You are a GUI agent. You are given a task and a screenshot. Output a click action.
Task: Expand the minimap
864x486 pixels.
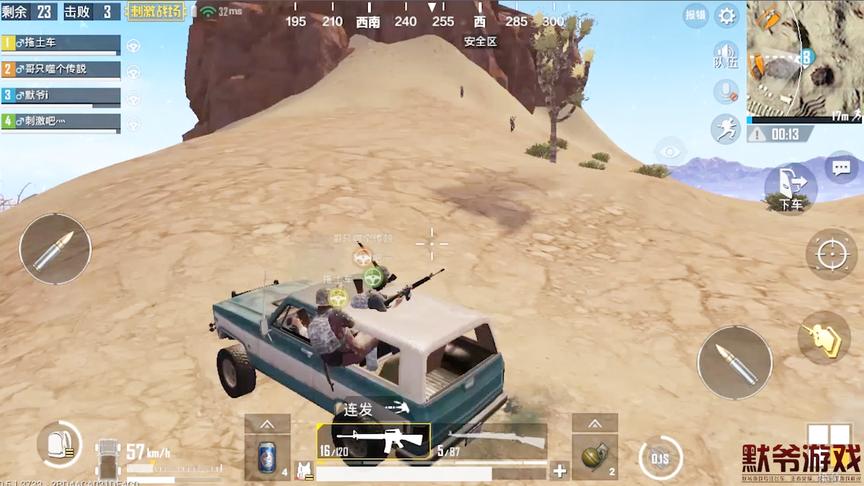click(x=804, y=58)
